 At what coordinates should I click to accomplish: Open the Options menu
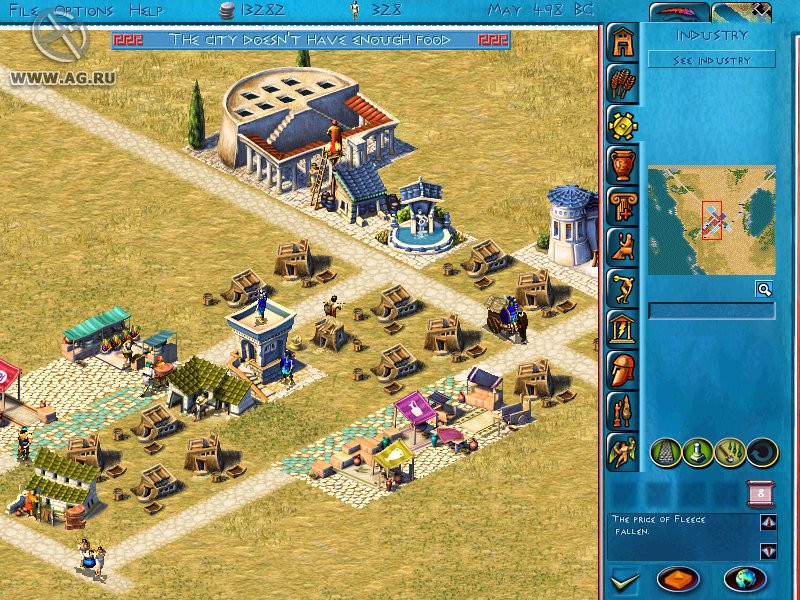pyautogui.click(x=84, y=11)
